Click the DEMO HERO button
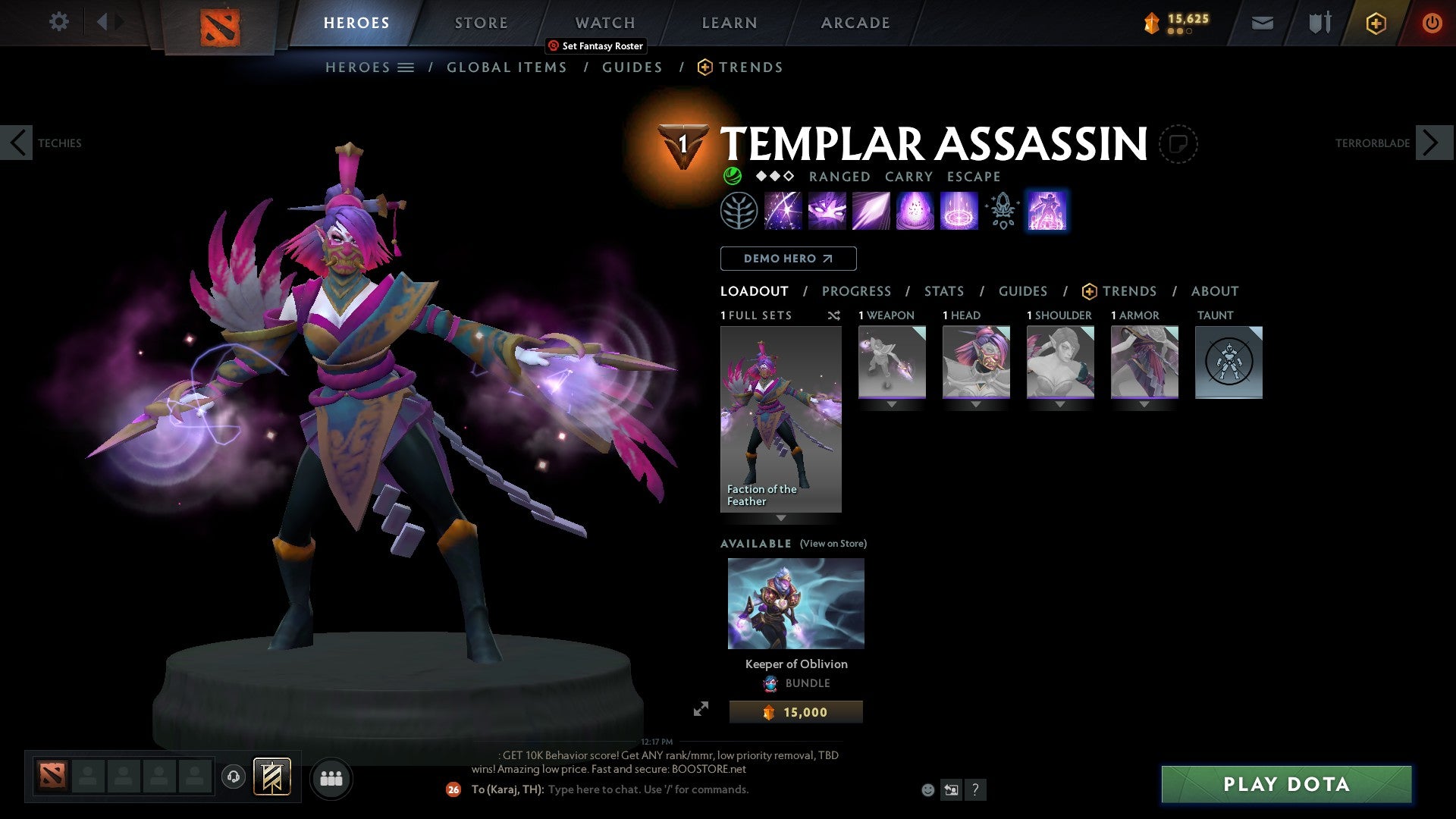 point(788,259)
